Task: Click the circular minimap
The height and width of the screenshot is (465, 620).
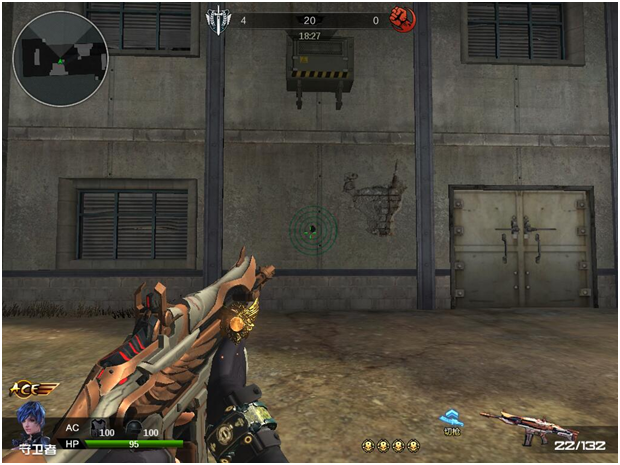Action: [x=60, y=59]
